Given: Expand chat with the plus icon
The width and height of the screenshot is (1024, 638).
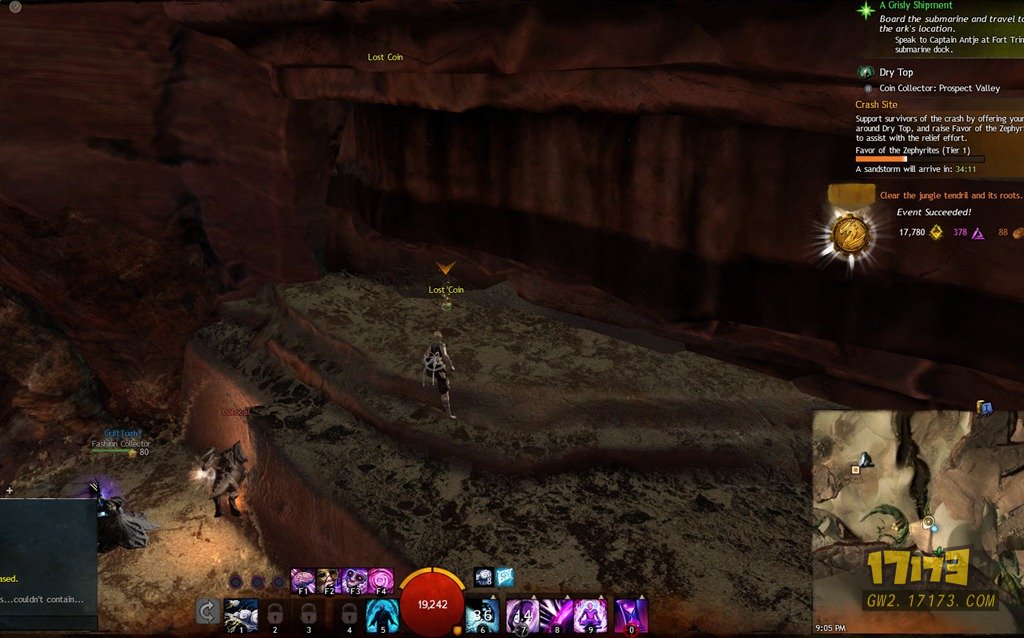Looking at the screenshot, I should point(9,491).
